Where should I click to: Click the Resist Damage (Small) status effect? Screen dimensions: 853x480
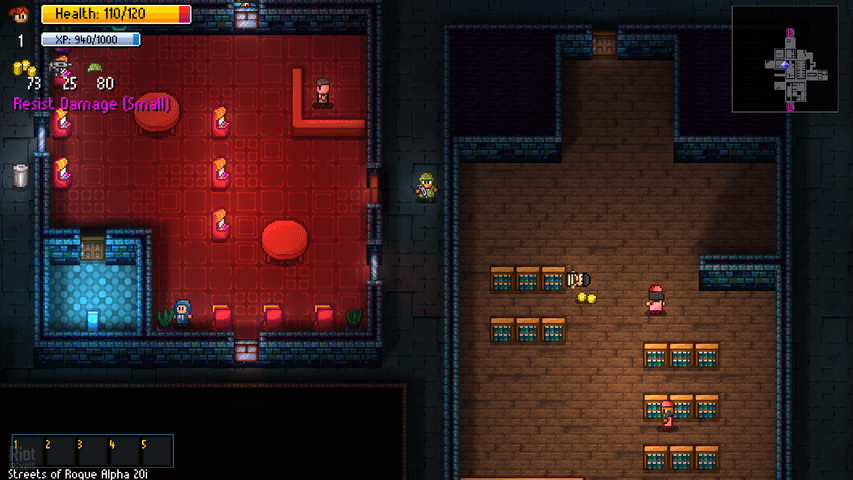(x=92, y=104)
